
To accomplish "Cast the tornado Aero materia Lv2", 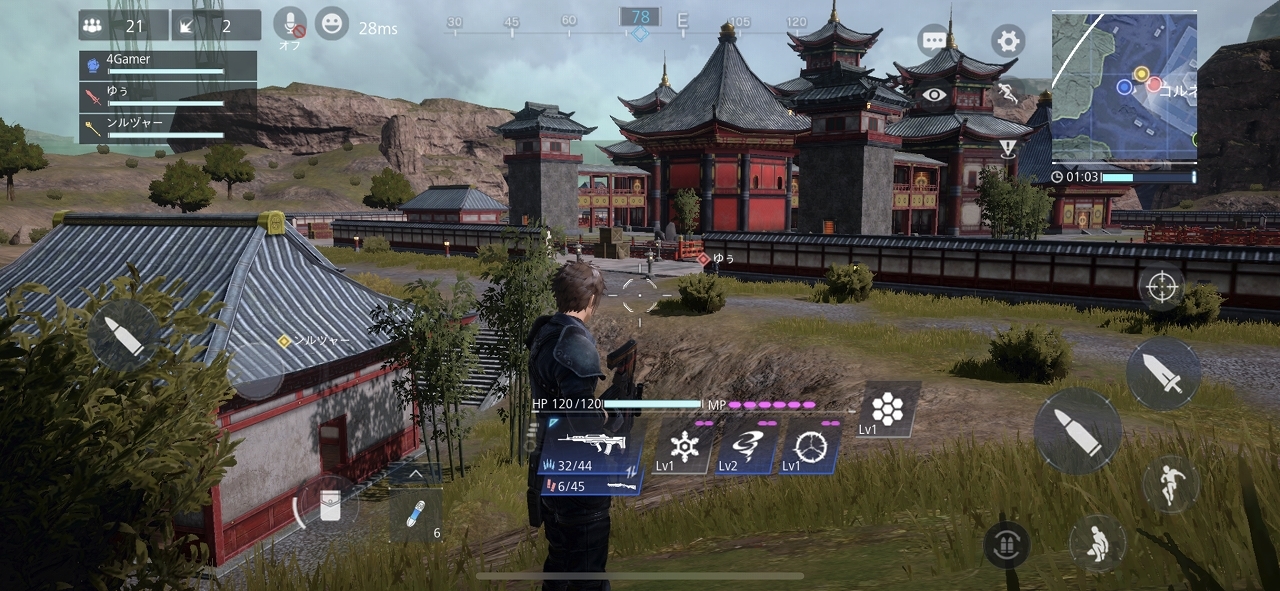I will pos(748,446).
